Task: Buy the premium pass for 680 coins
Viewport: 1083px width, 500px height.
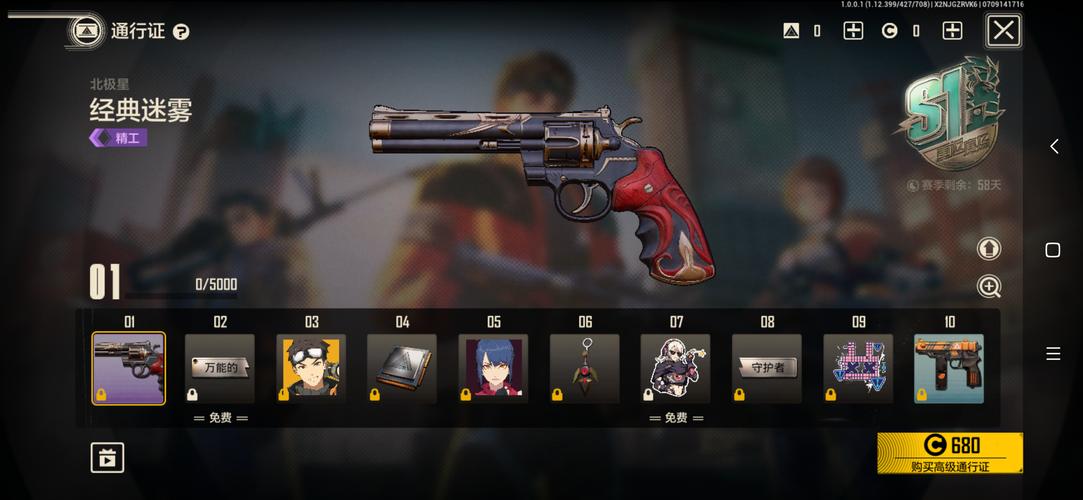Action: click(949, 453)
